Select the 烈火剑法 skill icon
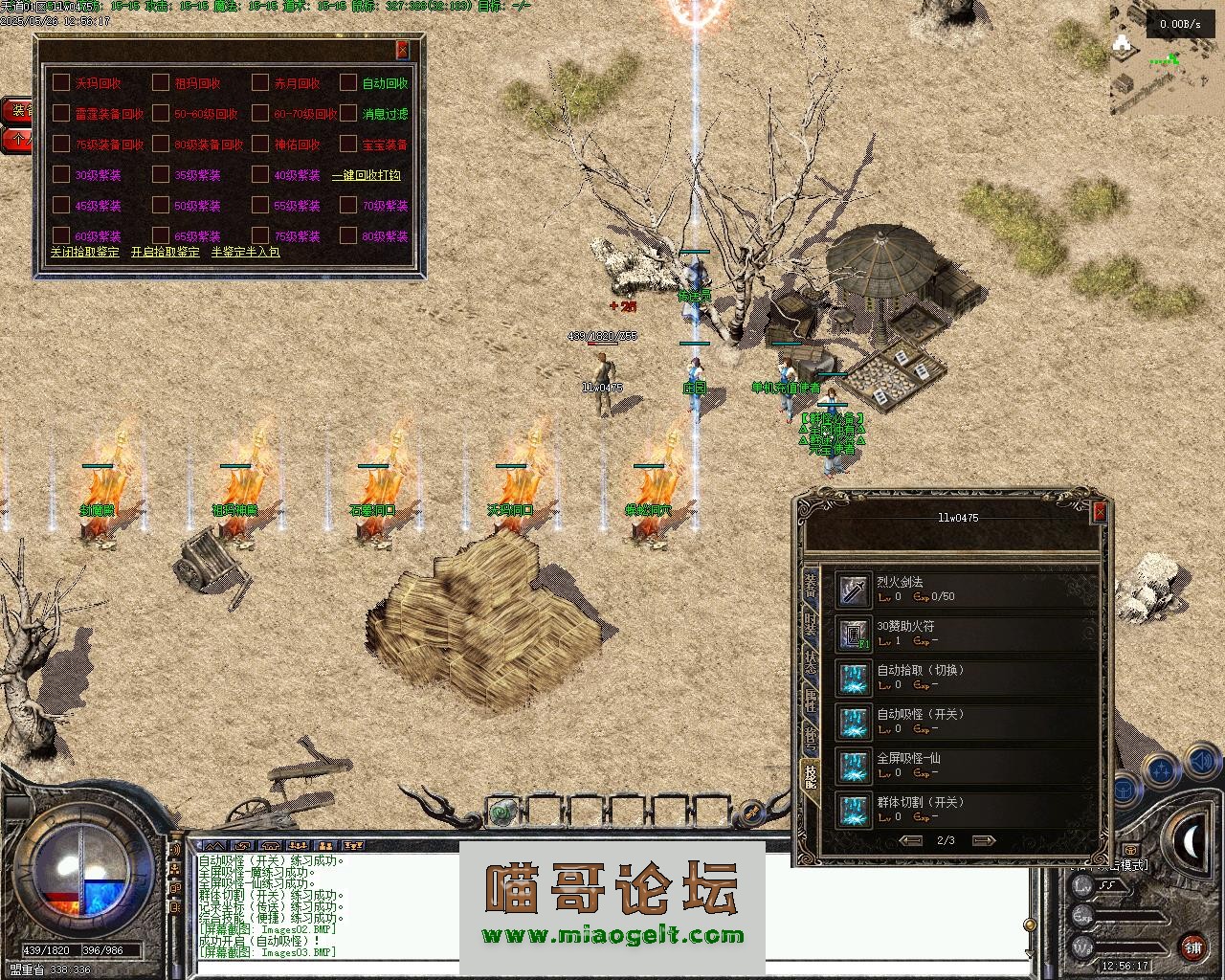1225x980 pixels. (x=852, y=590)
